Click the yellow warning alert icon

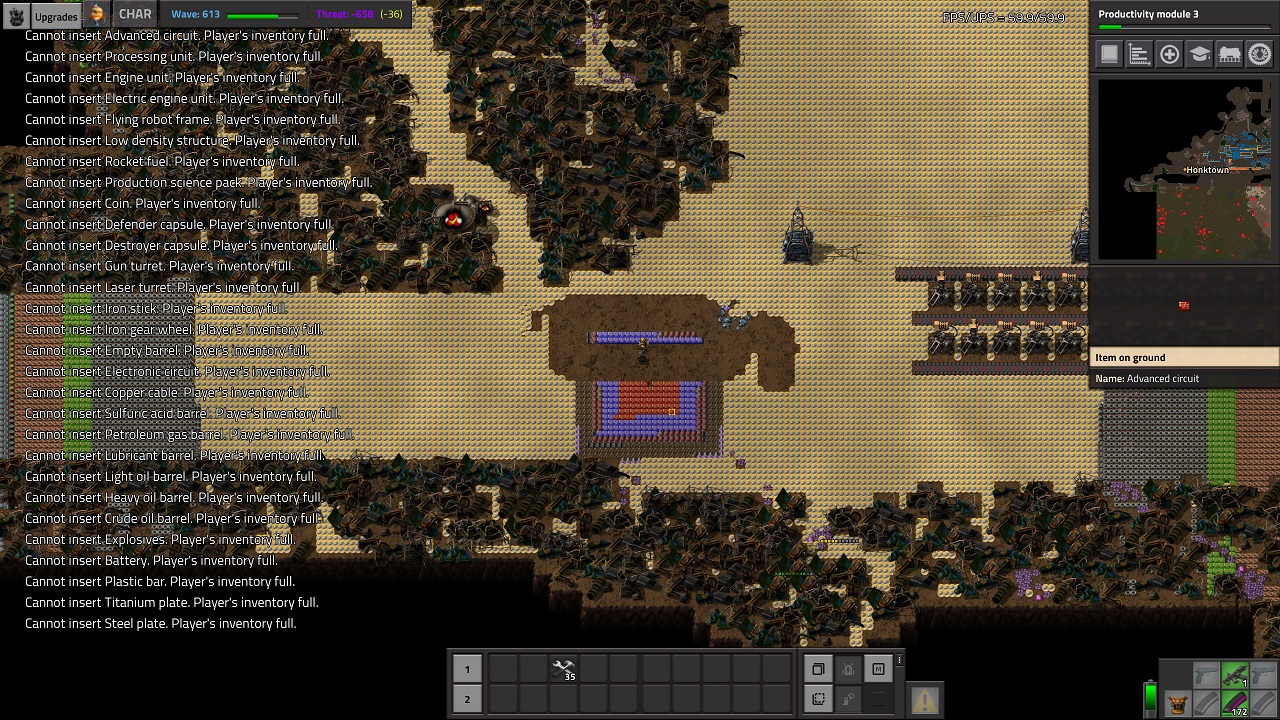(924, 700)
